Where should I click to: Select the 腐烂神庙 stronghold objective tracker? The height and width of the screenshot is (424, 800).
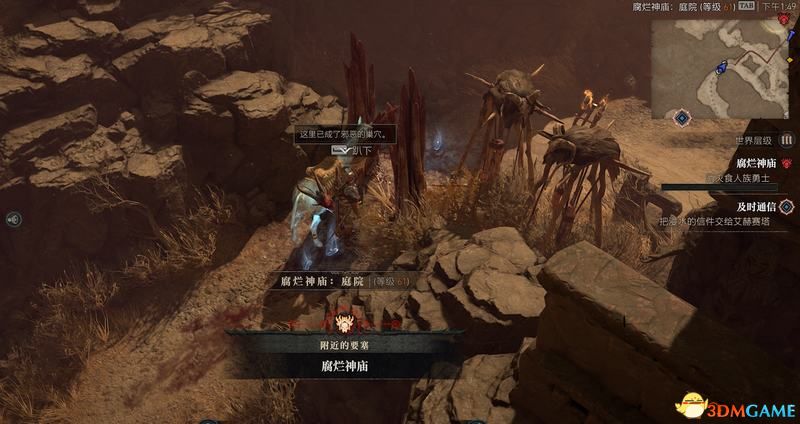[x=756, y=163]
